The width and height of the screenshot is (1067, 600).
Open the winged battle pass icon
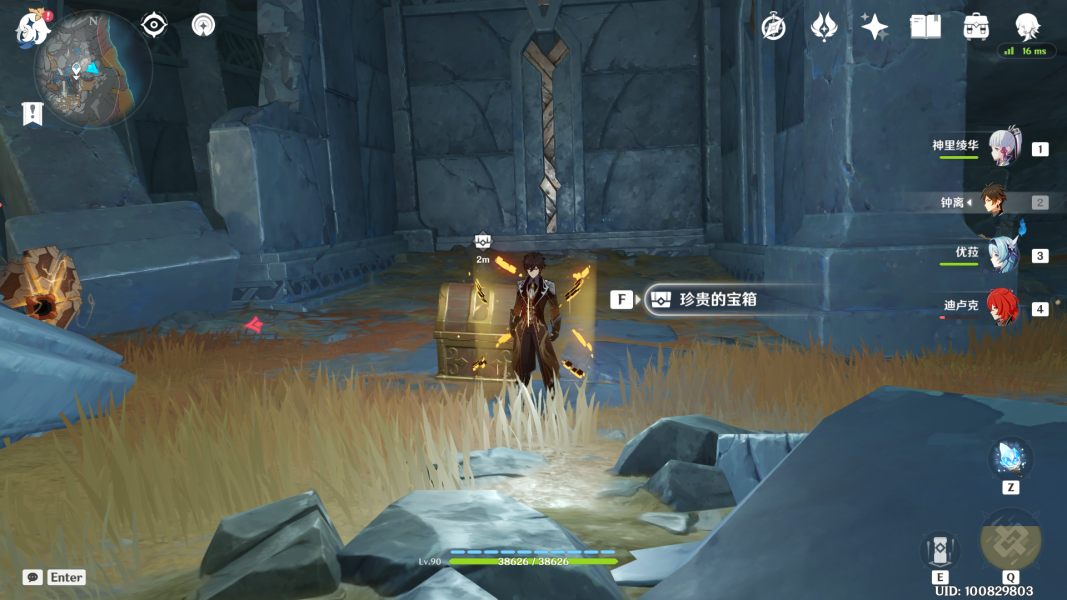[x=824, y=27]
